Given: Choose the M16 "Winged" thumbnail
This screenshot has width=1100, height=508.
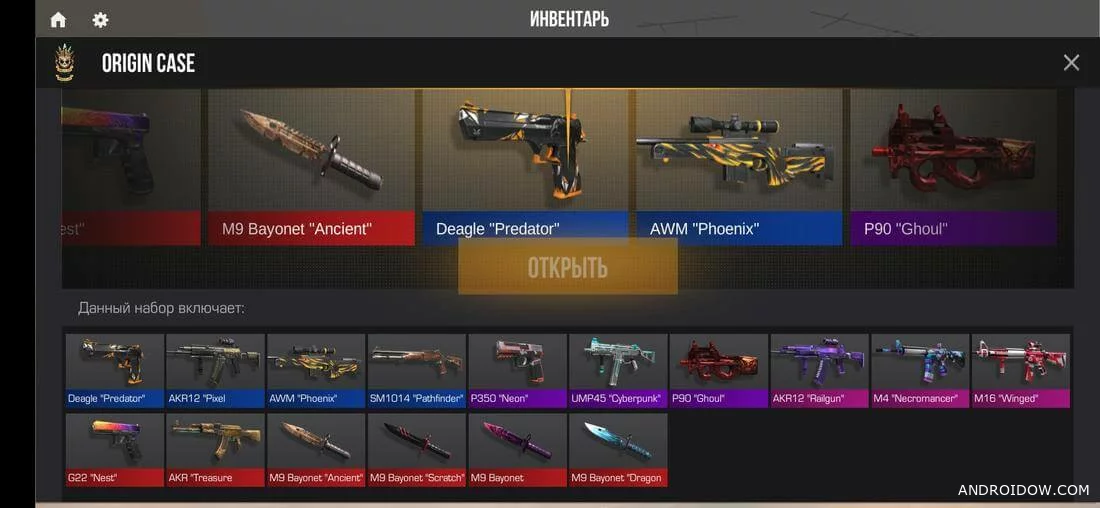Looking at the screenshot, I should 1021,370.
